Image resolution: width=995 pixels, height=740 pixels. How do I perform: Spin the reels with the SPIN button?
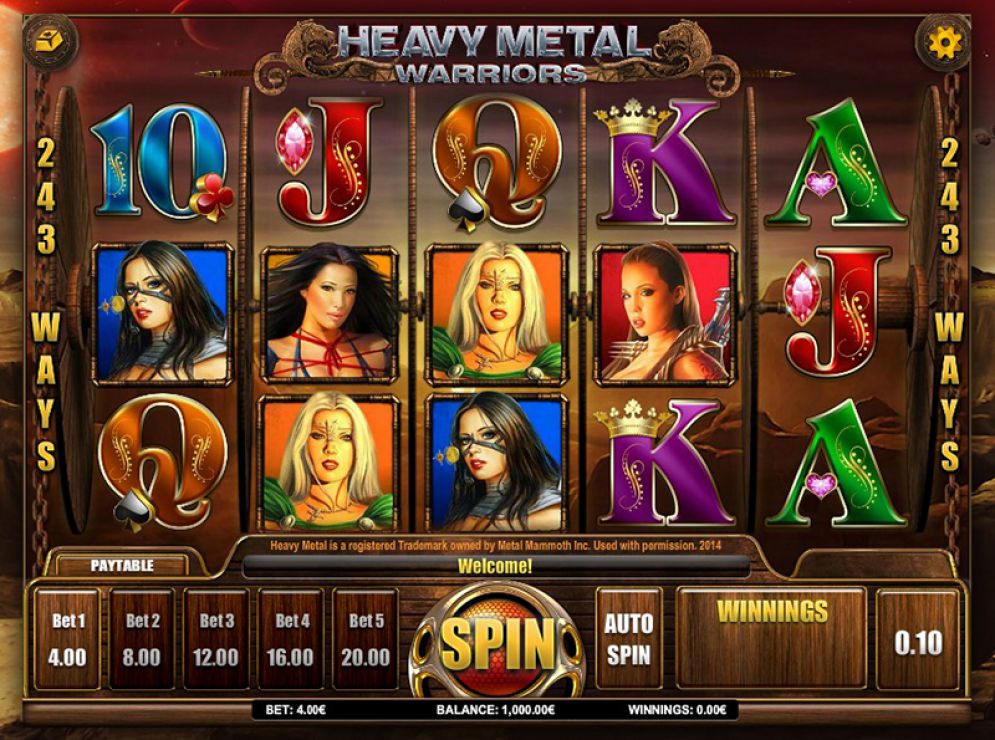(x=497, y=643)
